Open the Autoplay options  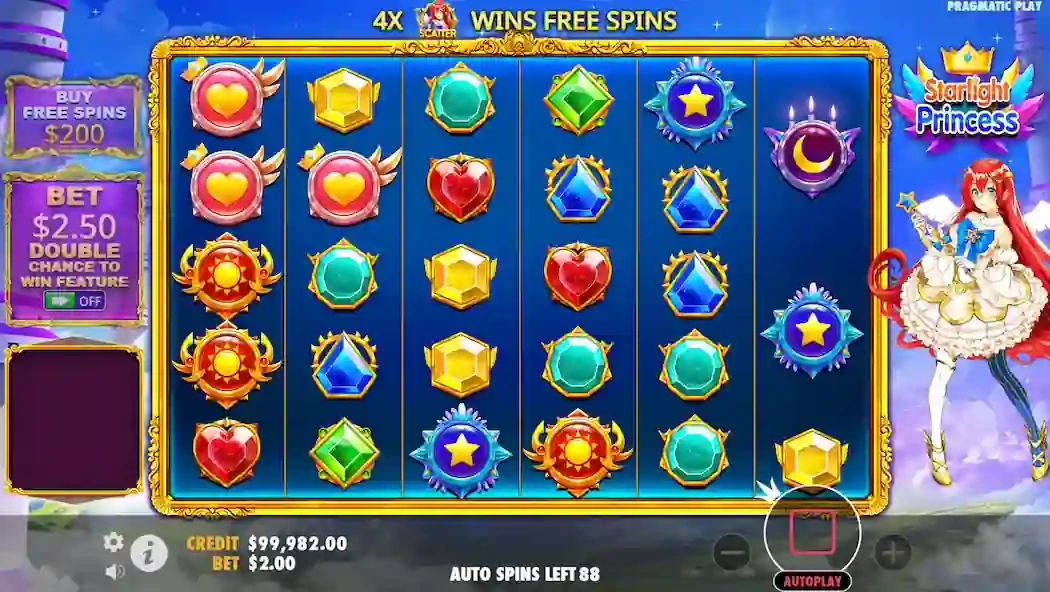point(811,581)
